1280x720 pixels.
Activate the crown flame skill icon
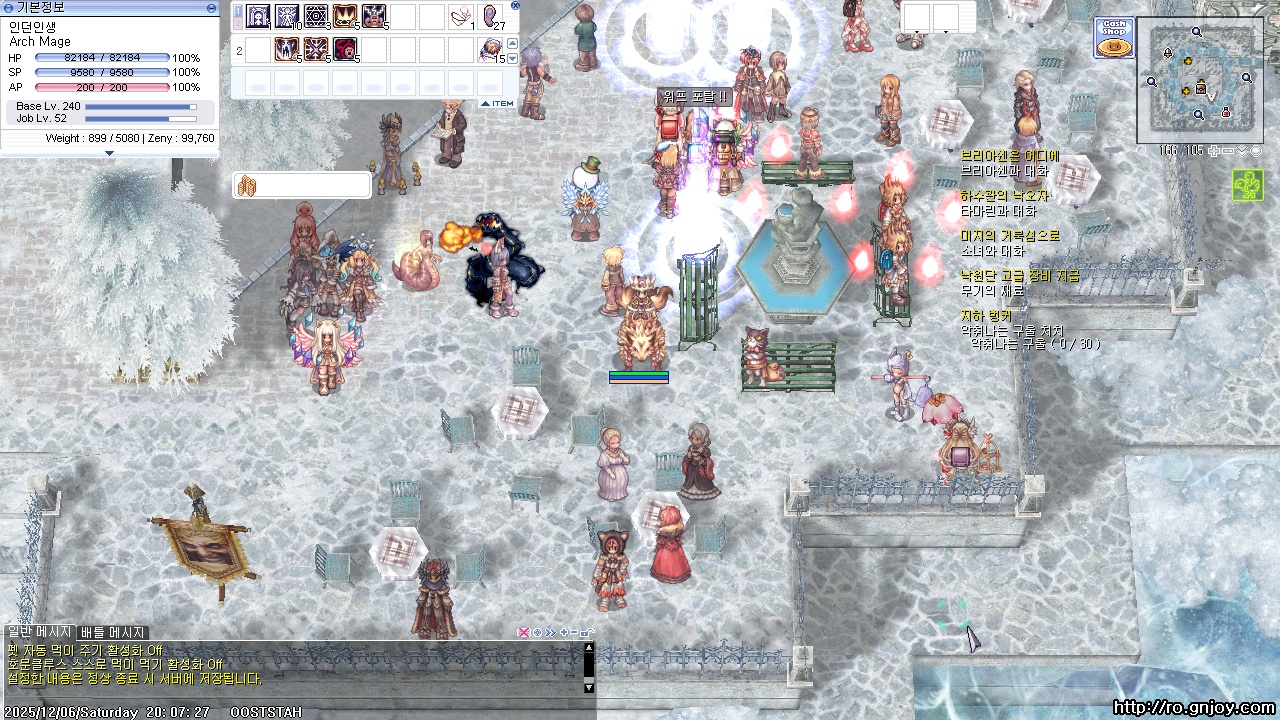345,17
